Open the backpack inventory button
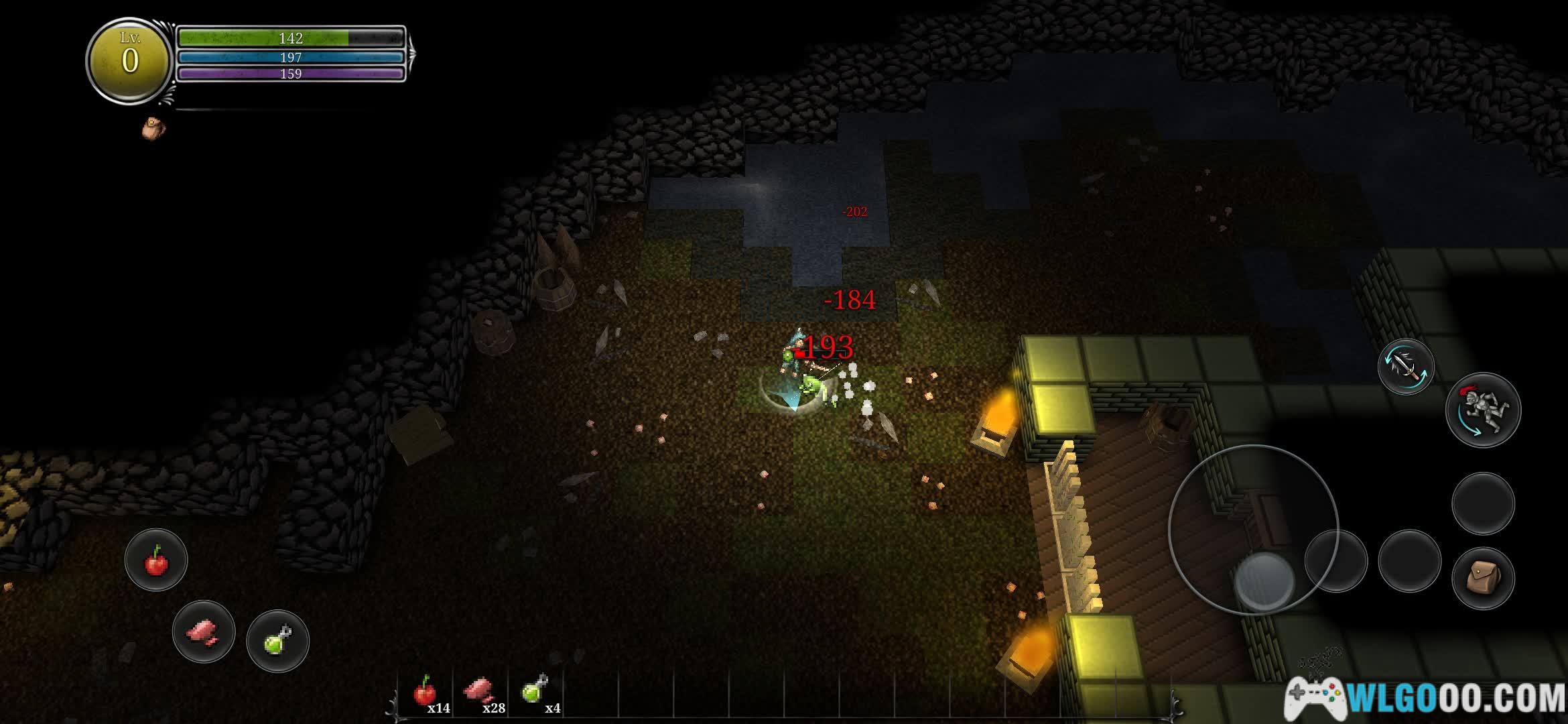The image size is (1568, 724). pos(1482,578)
